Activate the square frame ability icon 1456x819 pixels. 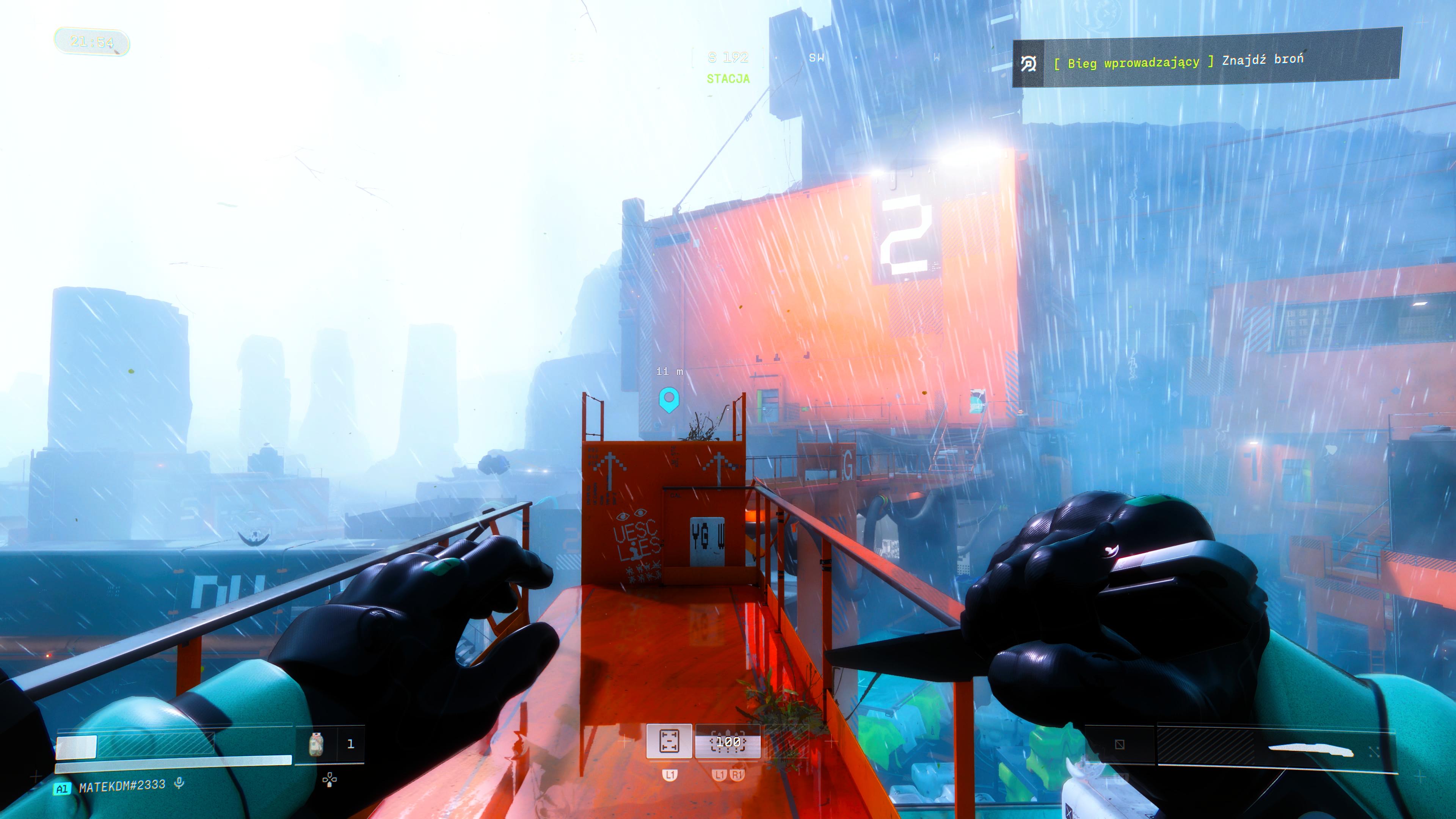669,741
